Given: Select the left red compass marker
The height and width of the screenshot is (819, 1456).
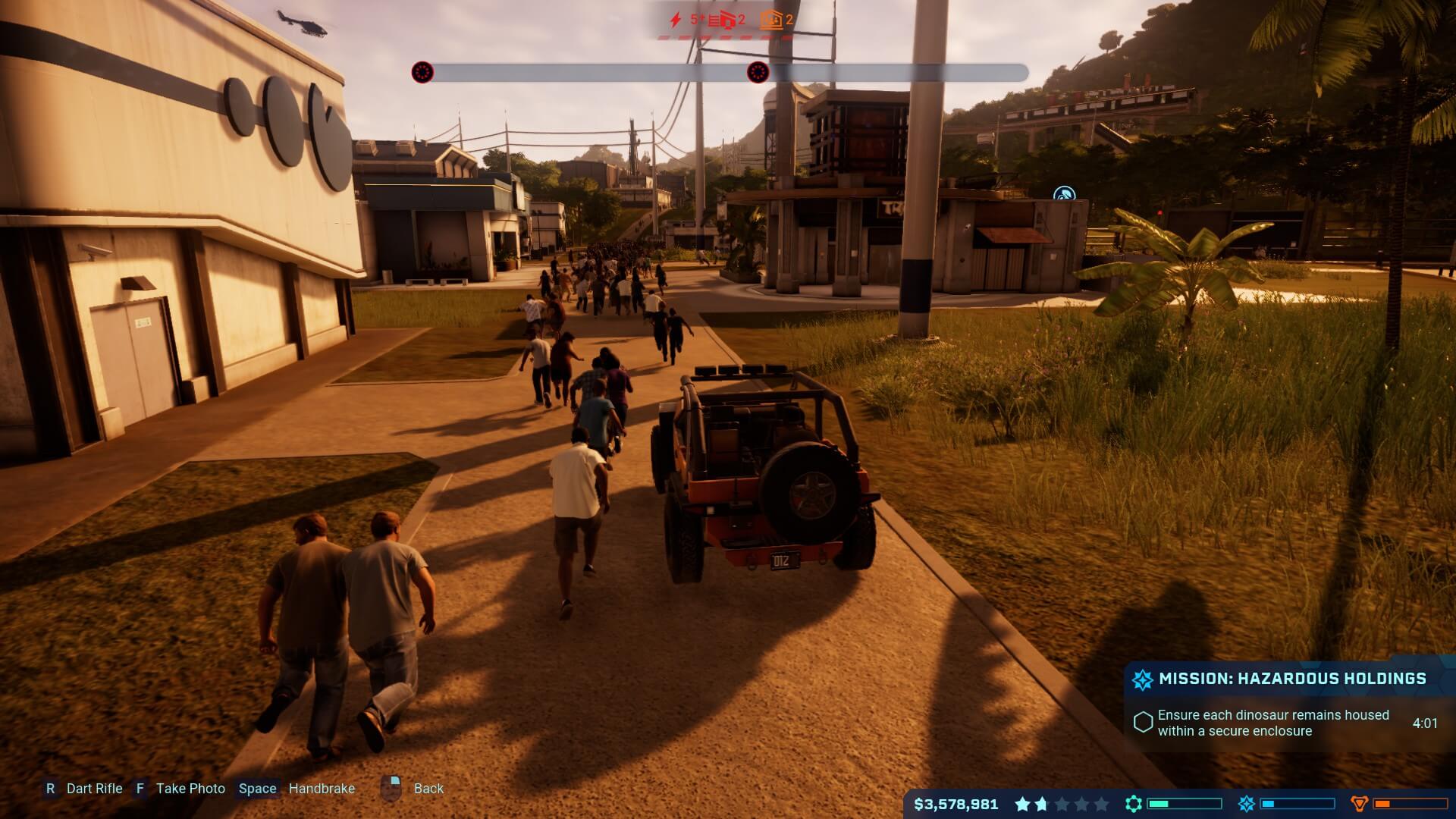Looking at the screenshot, I should (422, 73).
